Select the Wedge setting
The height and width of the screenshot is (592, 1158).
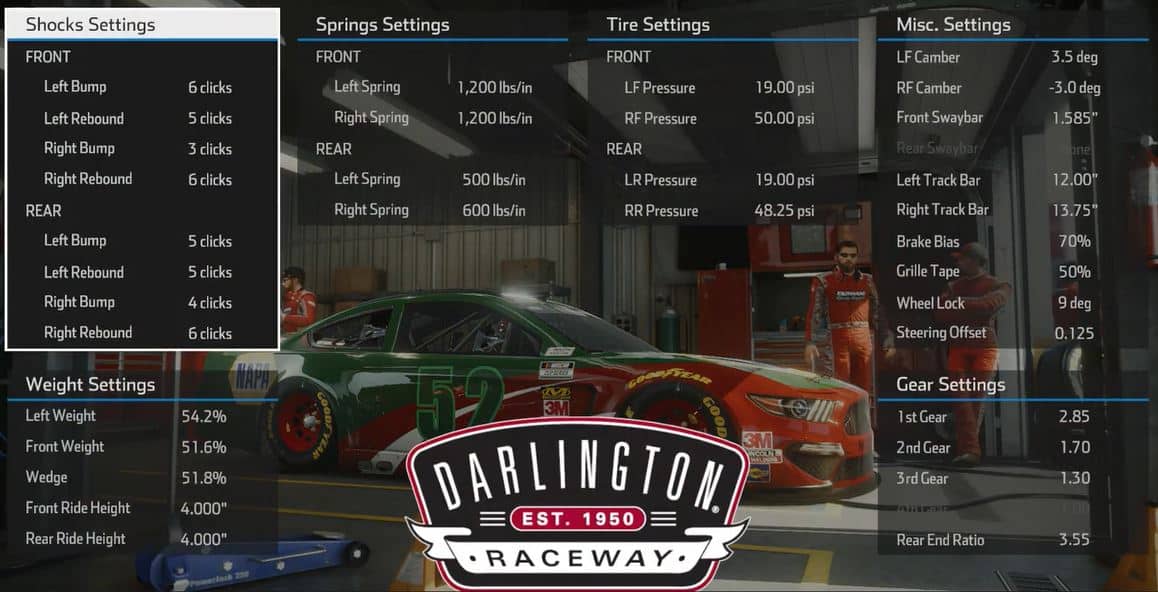130,477
